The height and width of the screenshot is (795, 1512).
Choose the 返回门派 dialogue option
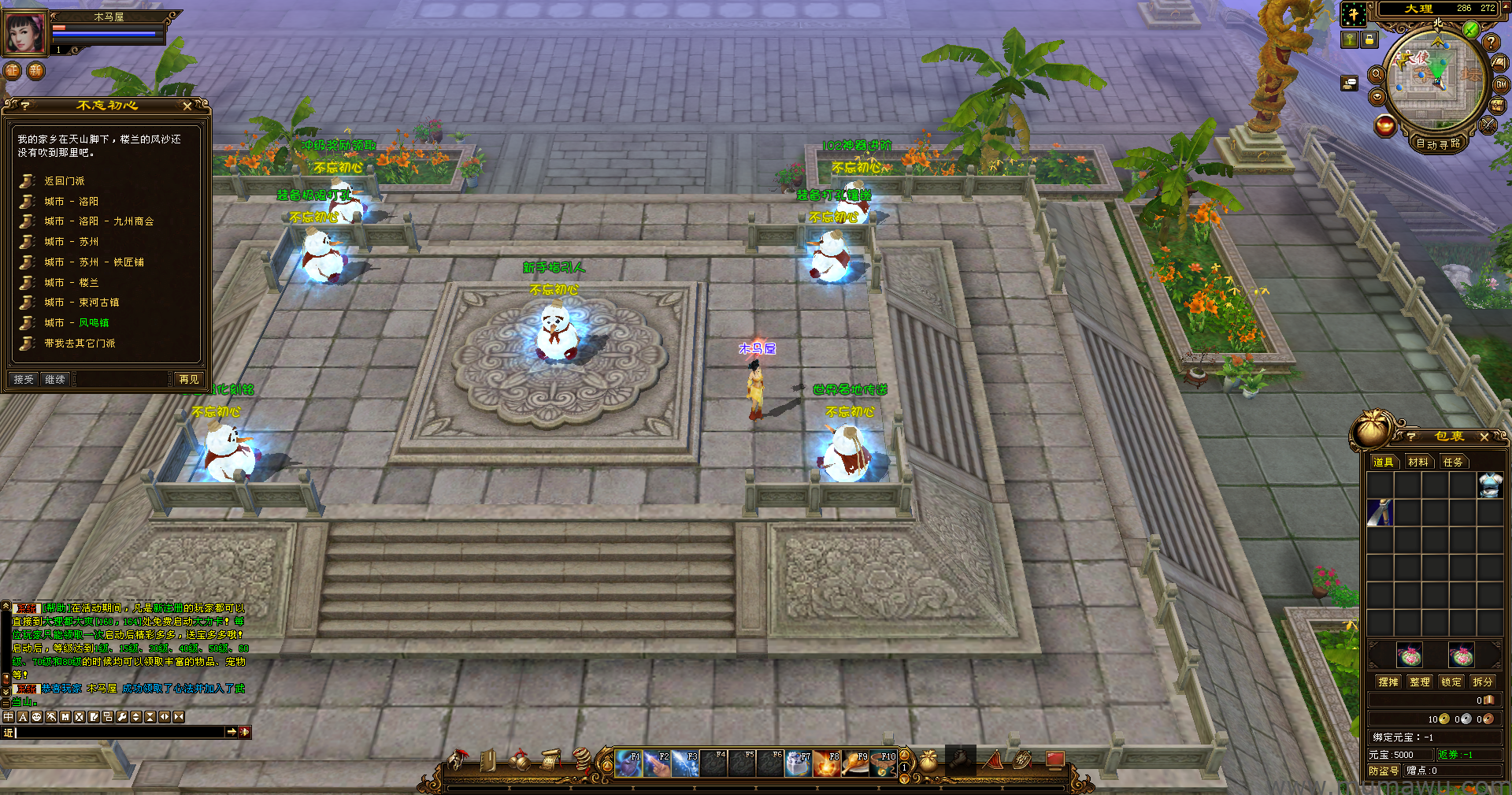click(x=64, y=181)
